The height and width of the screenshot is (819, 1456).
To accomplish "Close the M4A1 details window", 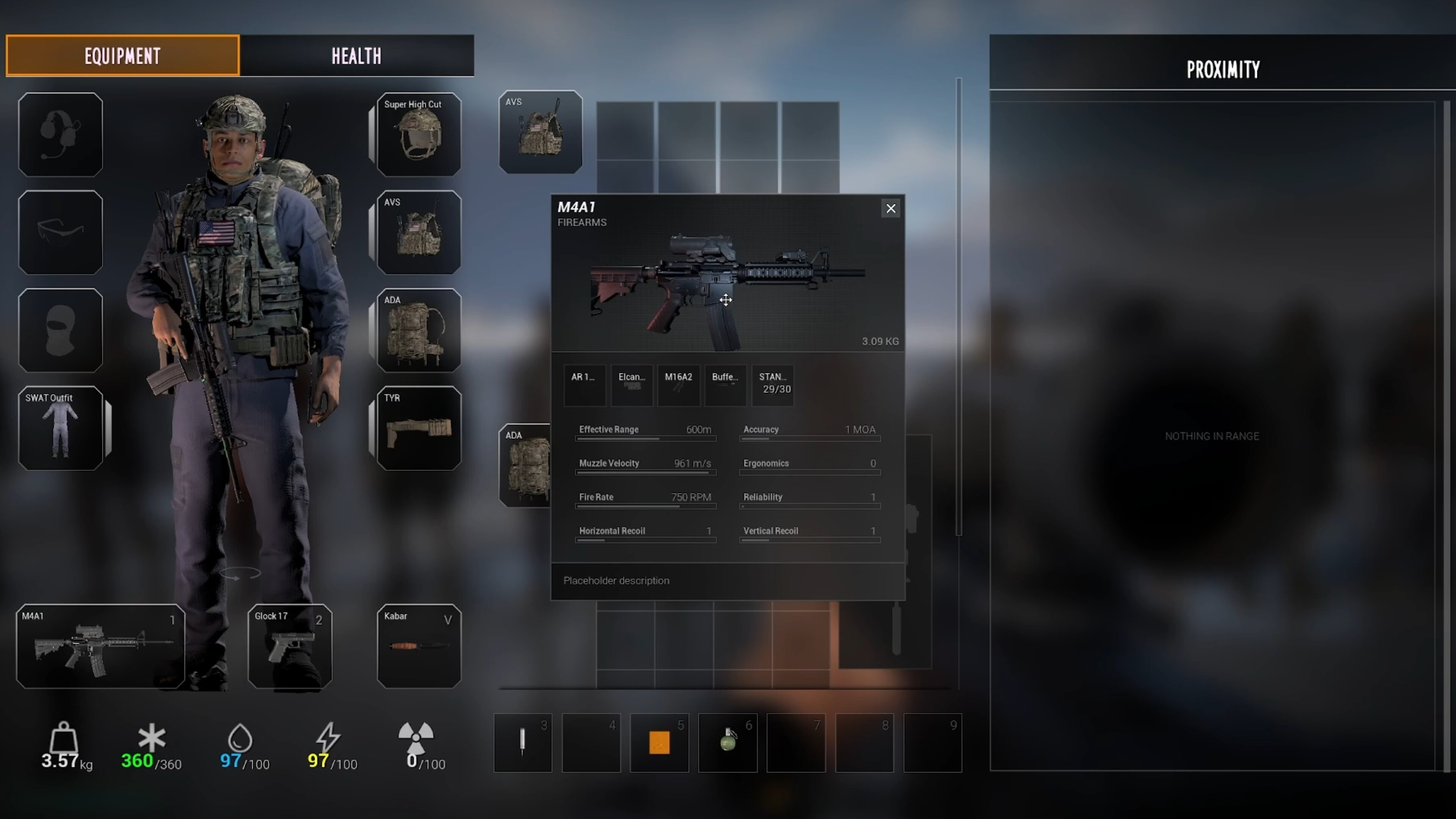I will [891, 208].
